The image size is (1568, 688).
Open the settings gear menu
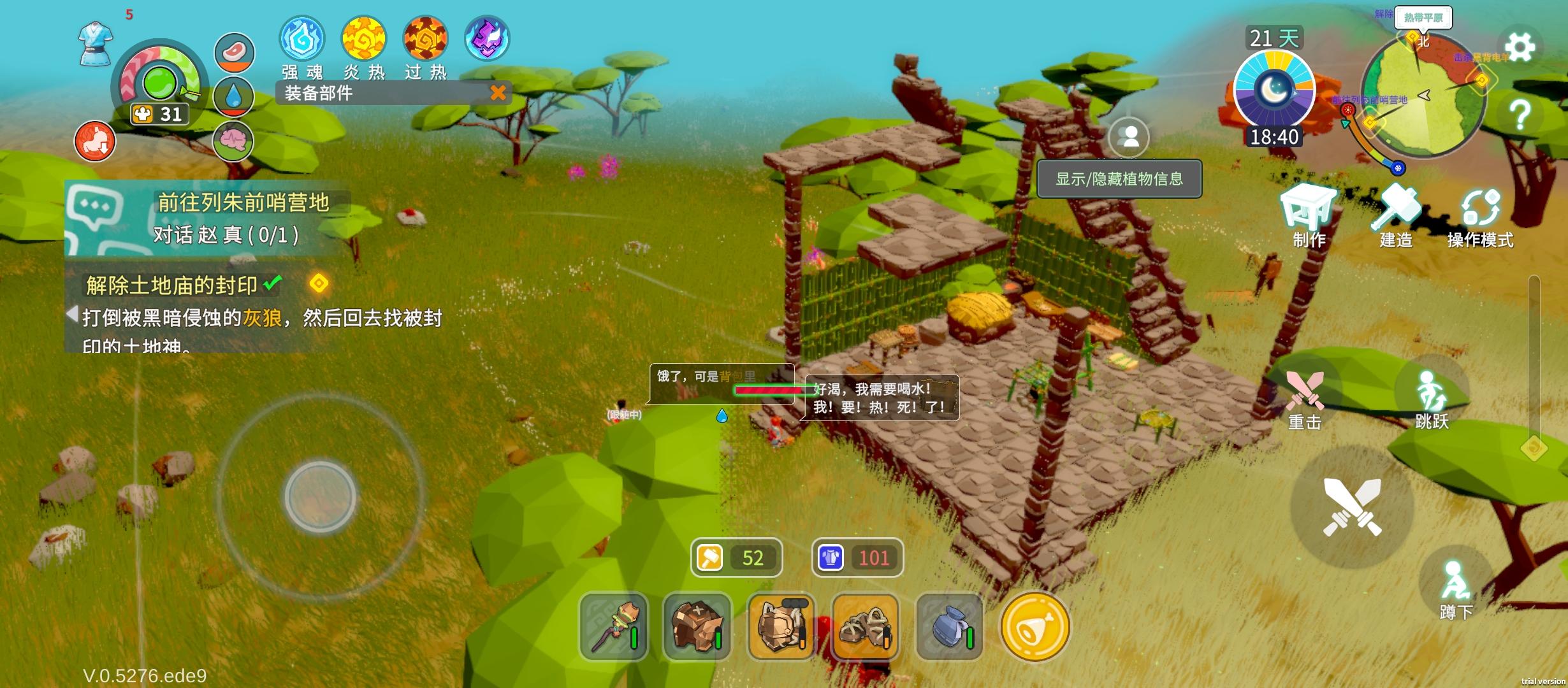coord(1520,47)
